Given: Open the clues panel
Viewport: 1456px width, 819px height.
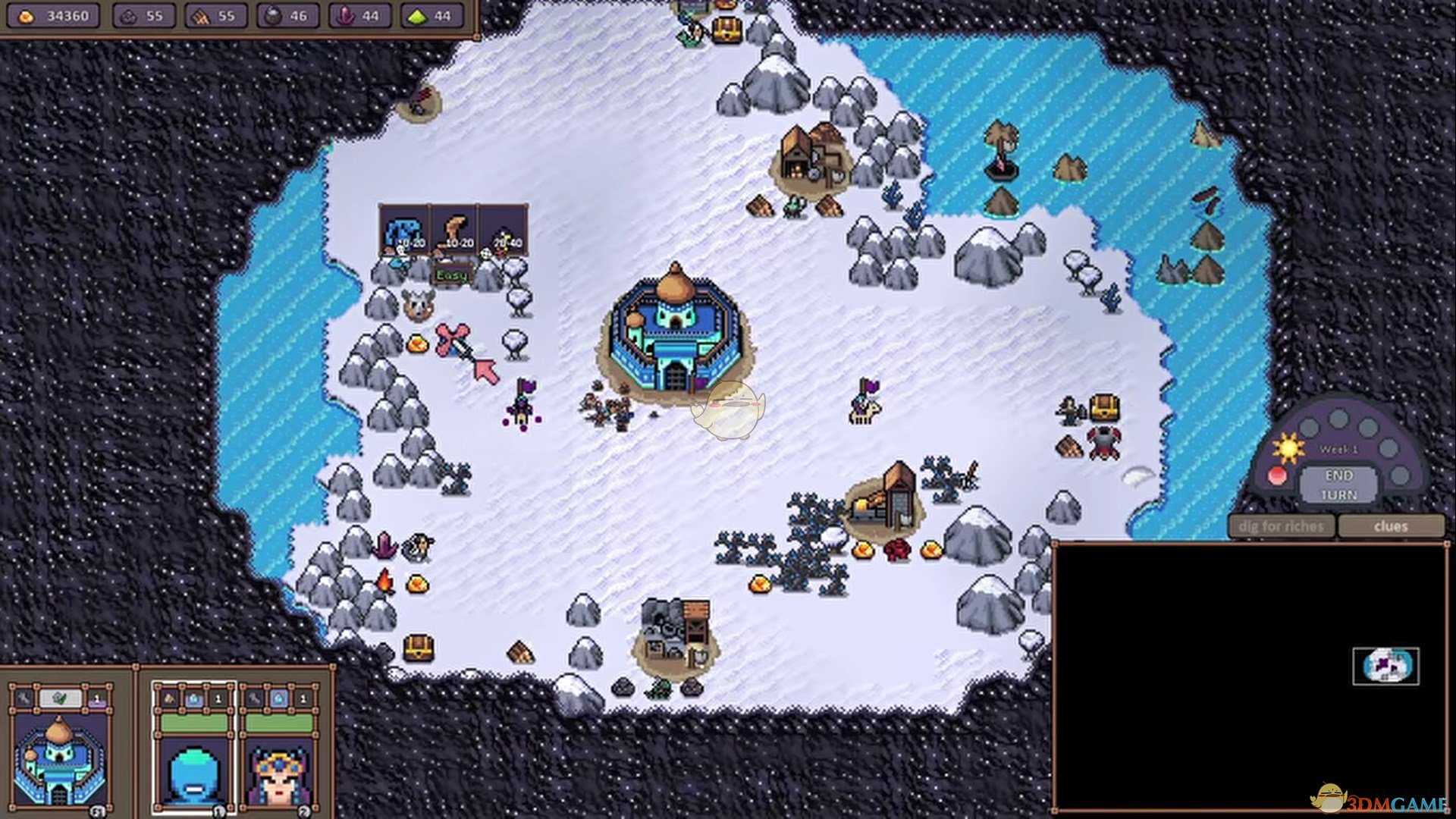Looking at the screenshot, I should pyautogui.click(x=1390, y=526).
